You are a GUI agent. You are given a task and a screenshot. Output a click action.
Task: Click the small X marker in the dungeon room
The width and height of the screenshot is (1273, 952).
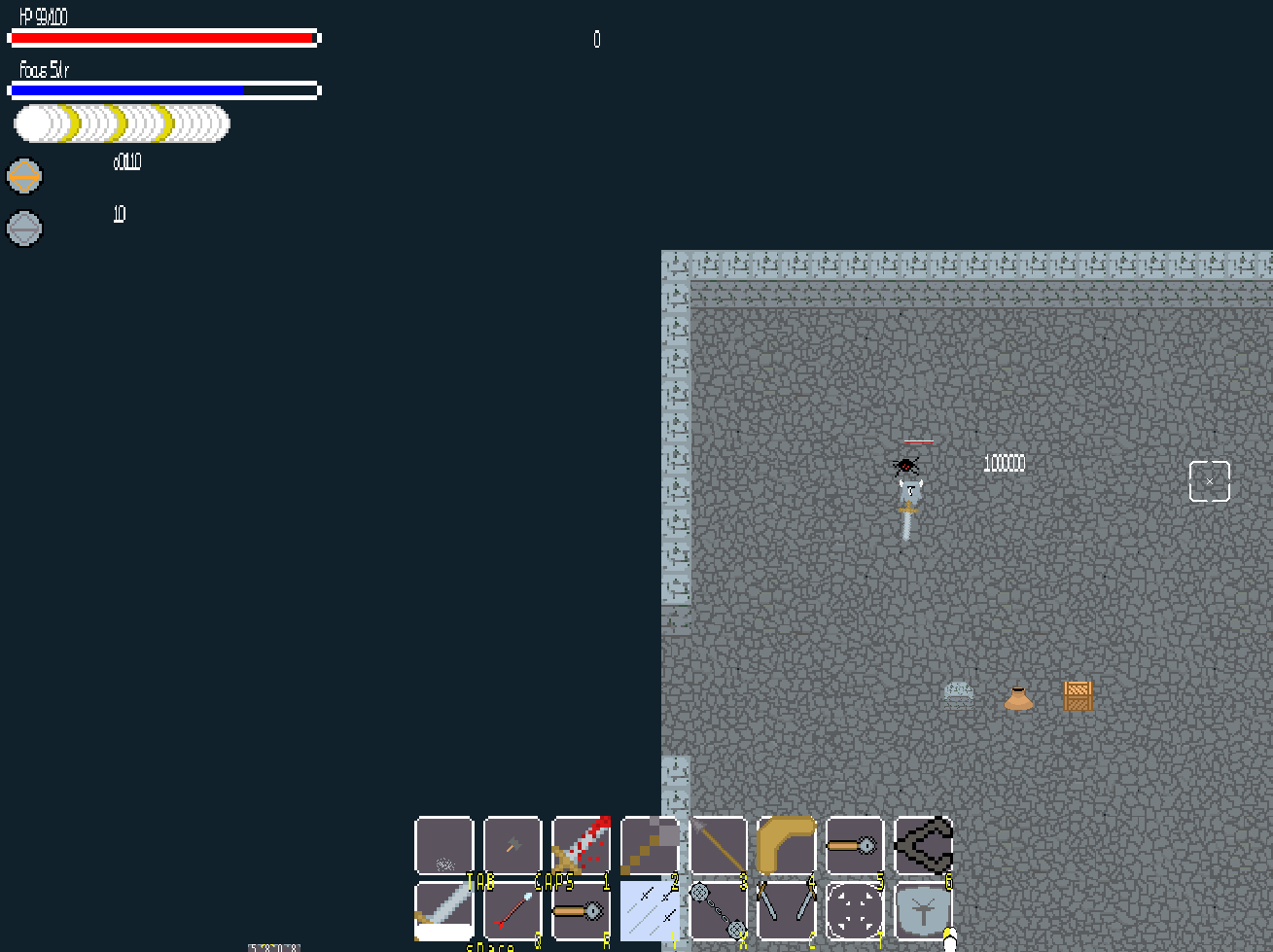(1209, 480)
